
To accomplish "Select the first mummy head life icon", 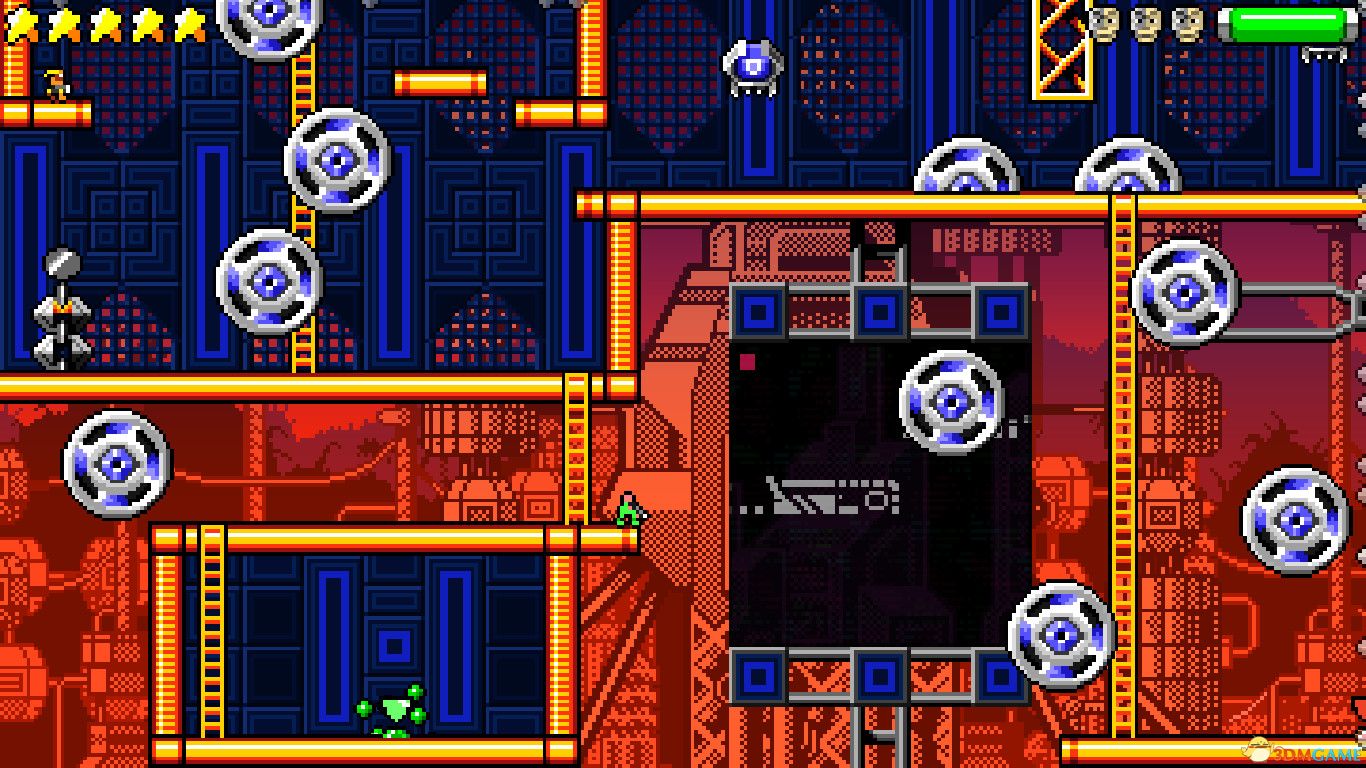I will click(x=1105, y=22).
